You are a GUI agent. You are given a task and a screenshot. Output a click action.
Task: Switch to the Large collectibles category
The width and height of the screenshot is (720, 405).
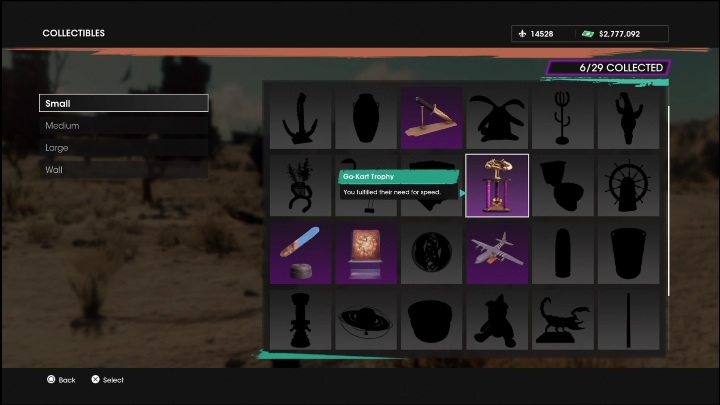(x=123, y=148)
